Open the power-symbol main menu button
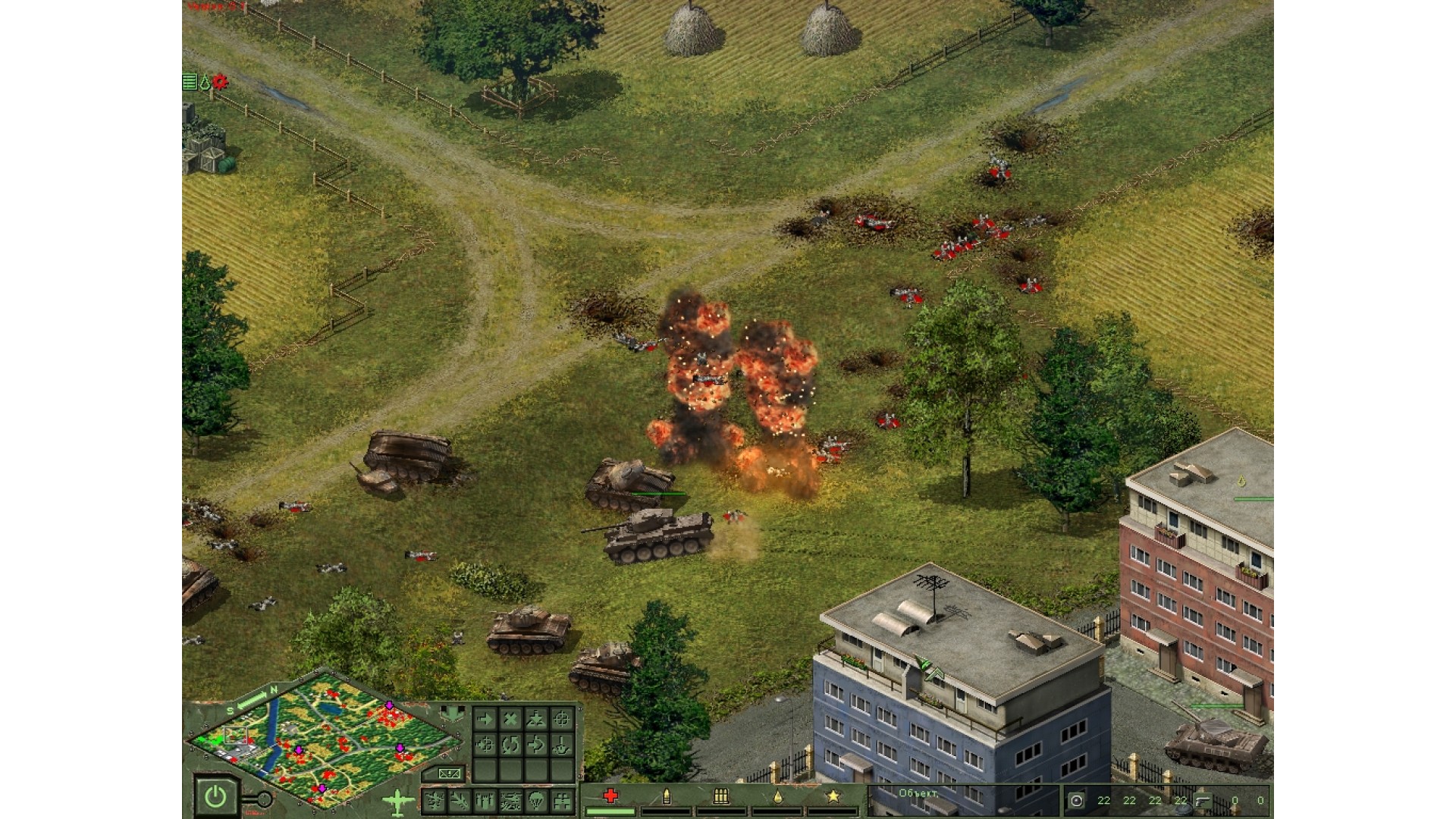1456x819 pixels. 216,796
